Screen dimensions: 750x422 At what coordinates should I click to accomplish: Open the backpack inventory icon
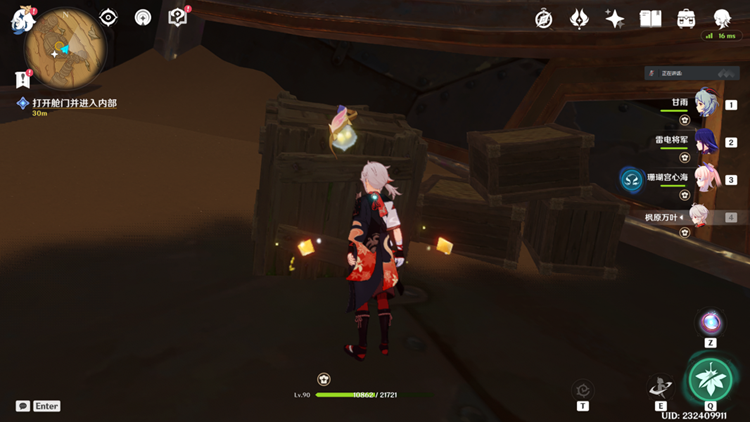point(687,19)
